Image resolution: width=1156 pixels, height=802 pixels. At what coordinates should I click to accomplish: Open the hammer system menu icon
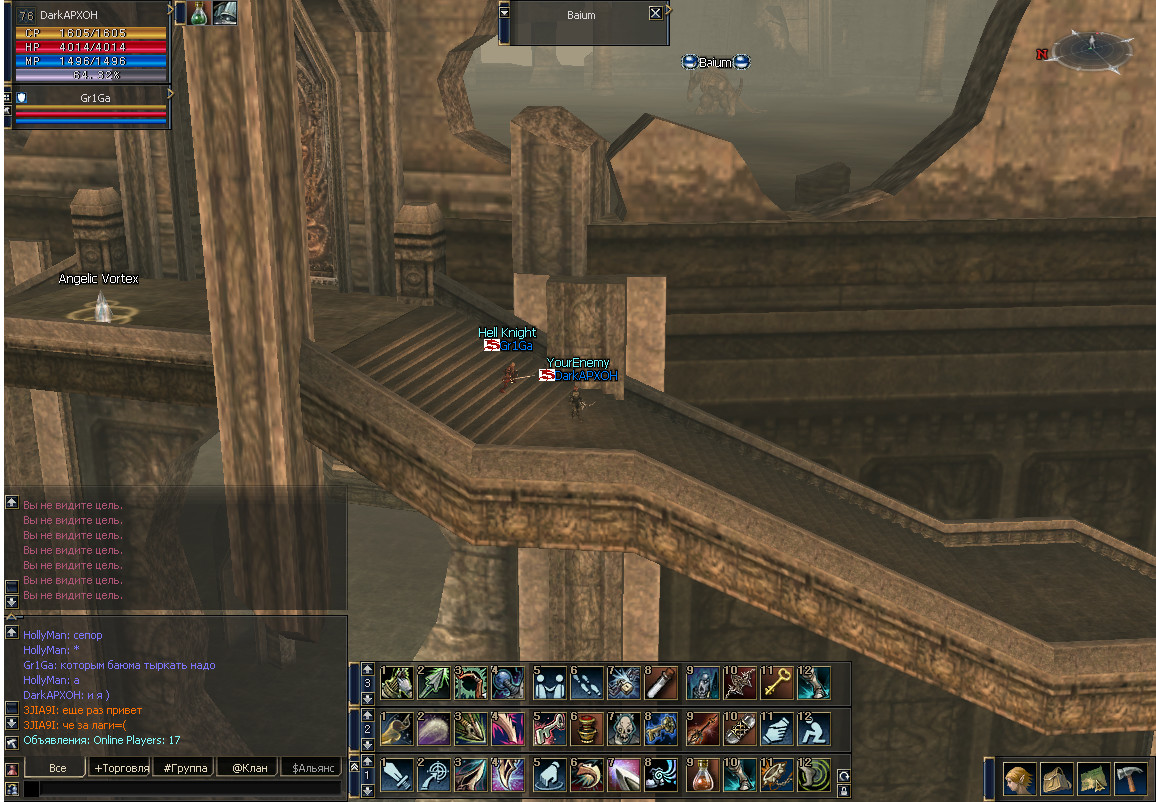pyautogui.click(x=1130, y=778)
